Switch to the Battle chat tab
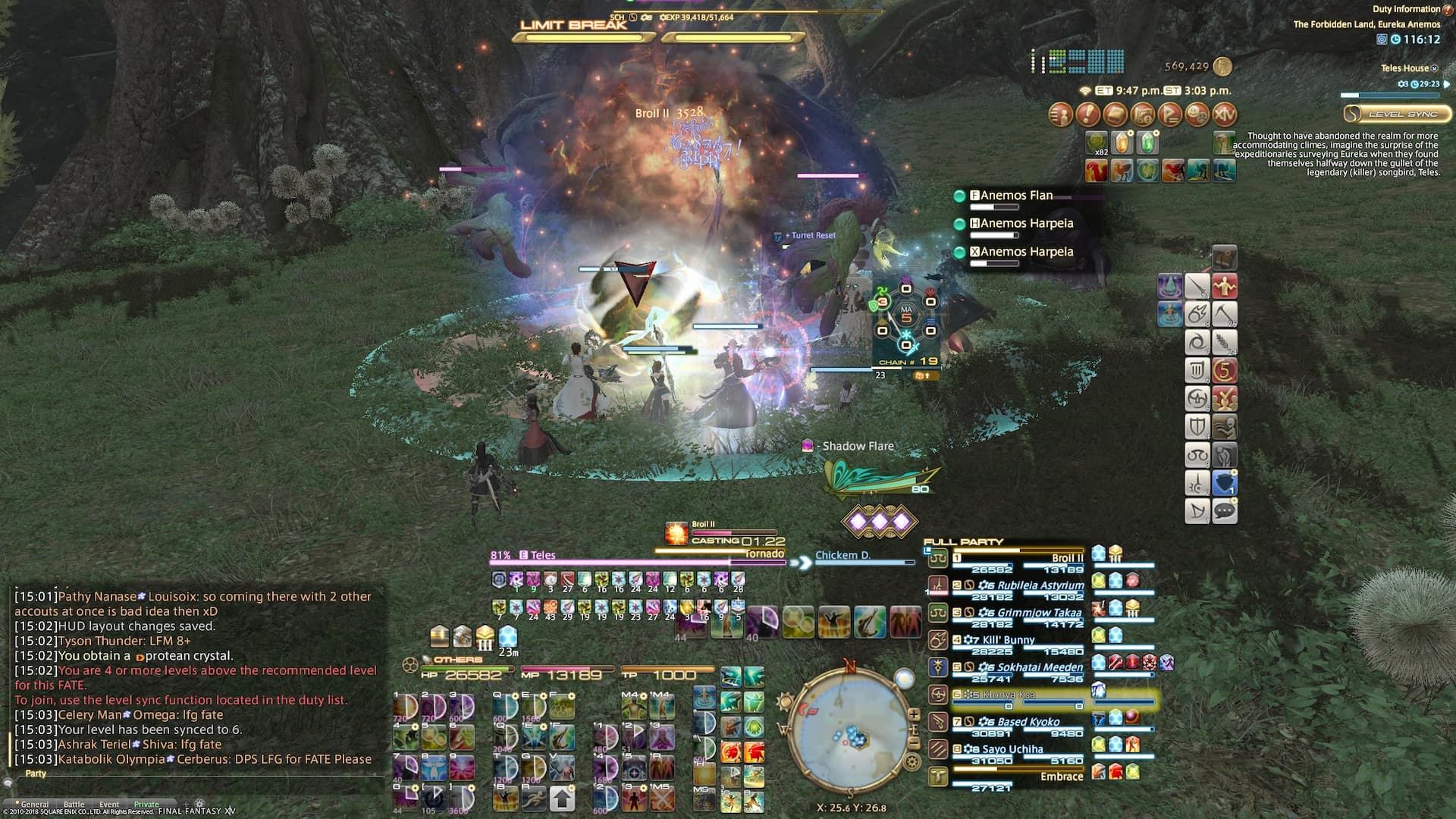 point(74,804)
